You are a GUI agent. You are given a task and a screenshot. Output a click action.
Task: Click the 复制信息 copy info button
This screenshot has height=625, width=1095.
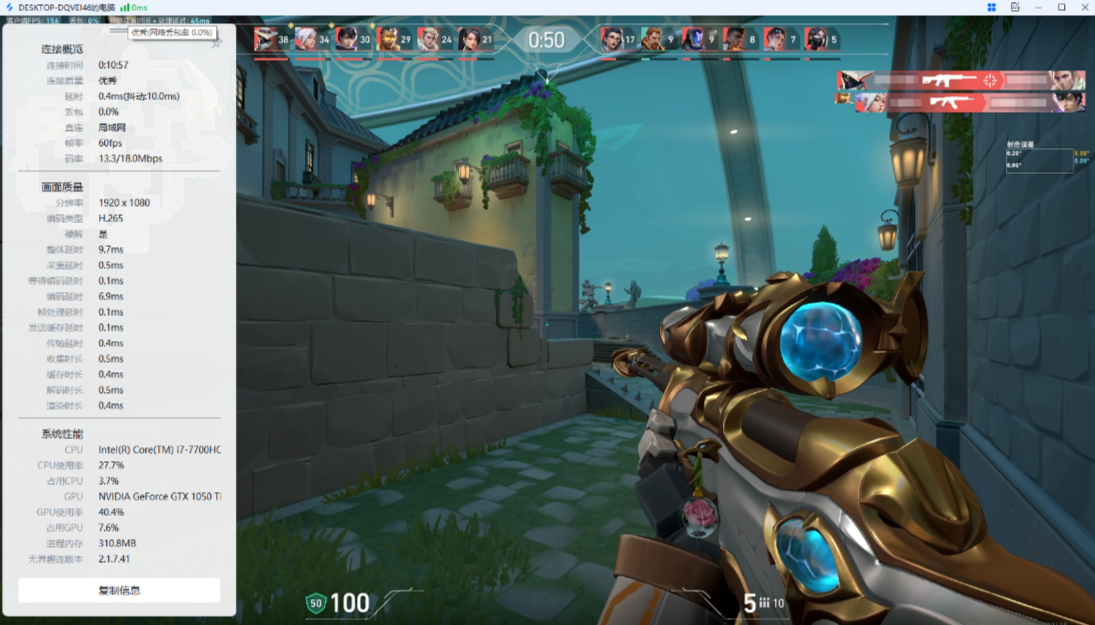[119, 590]
